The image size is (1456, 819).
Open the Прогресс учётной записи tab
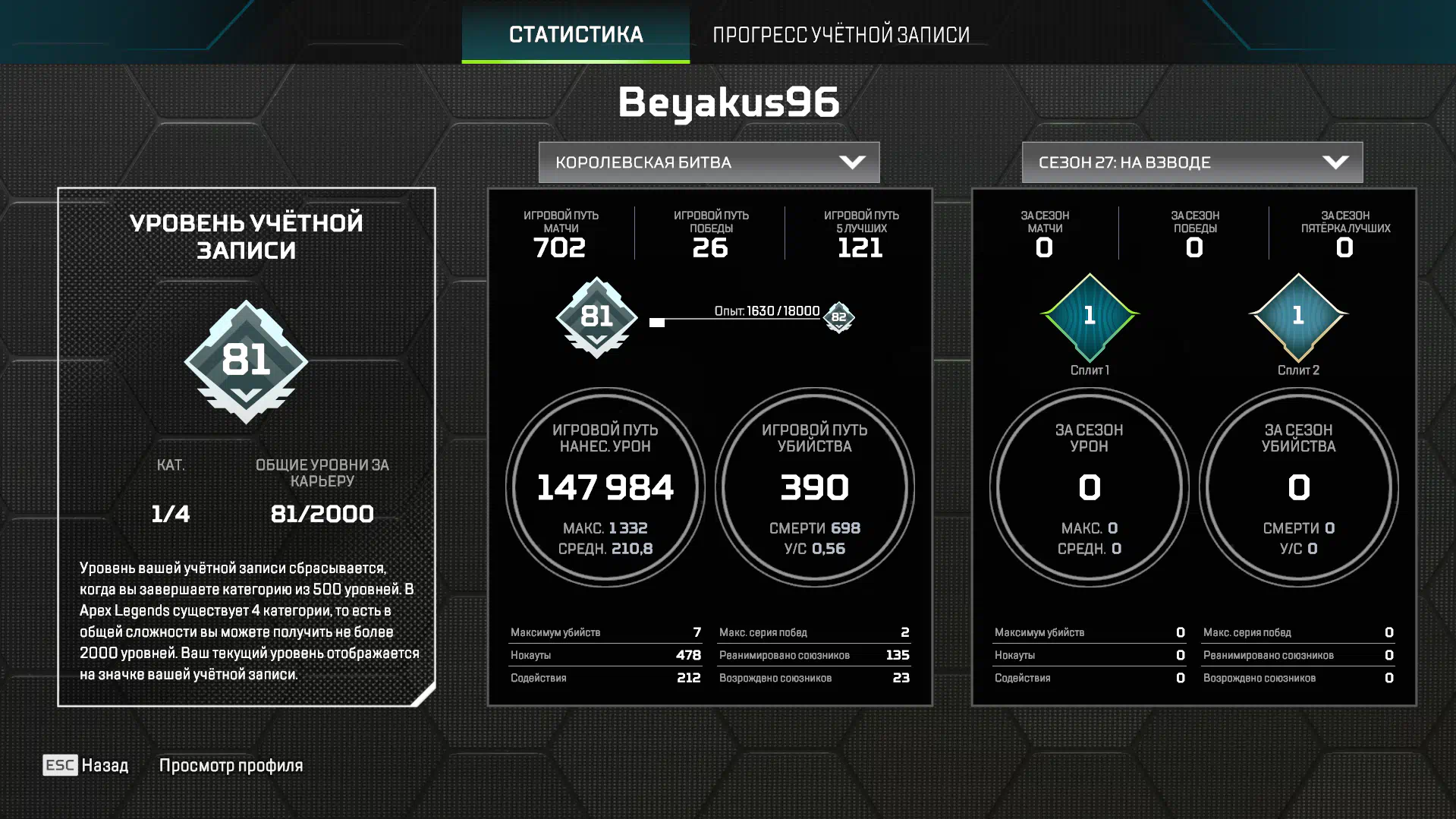[841, 34]
